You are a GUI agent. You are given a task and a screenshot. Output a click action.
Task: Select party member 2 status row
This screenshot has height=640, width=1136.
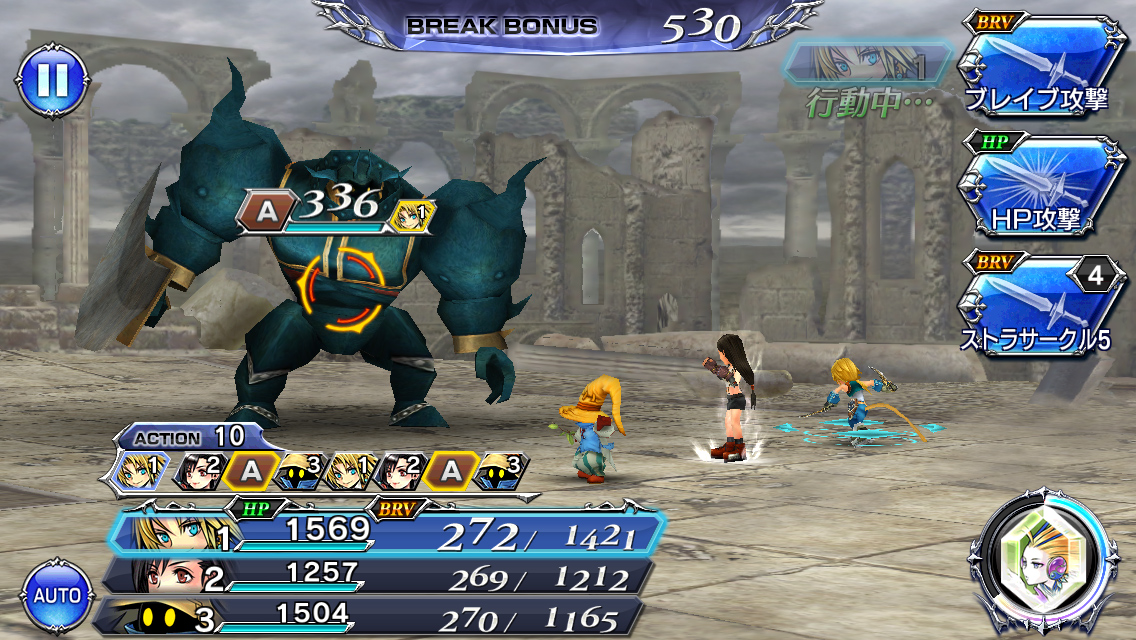click(x=380, y=576)
